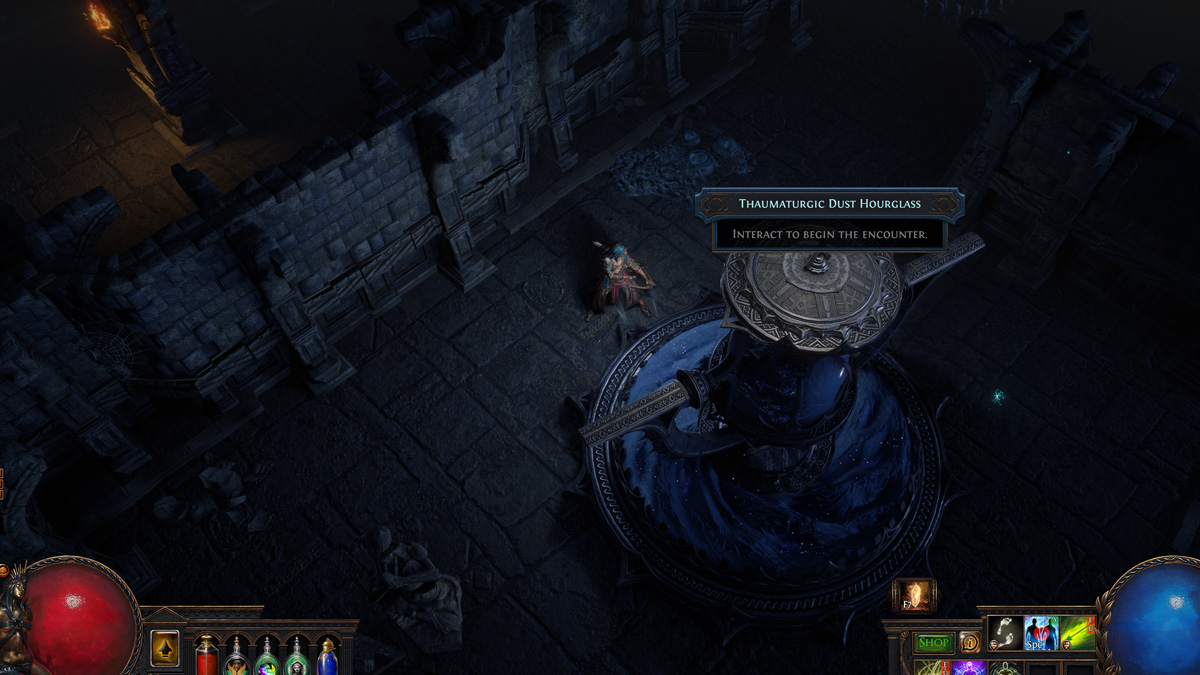Cast the portal skill icon
This screenshot has width=1200, height=675.
[x=913, y=595]
